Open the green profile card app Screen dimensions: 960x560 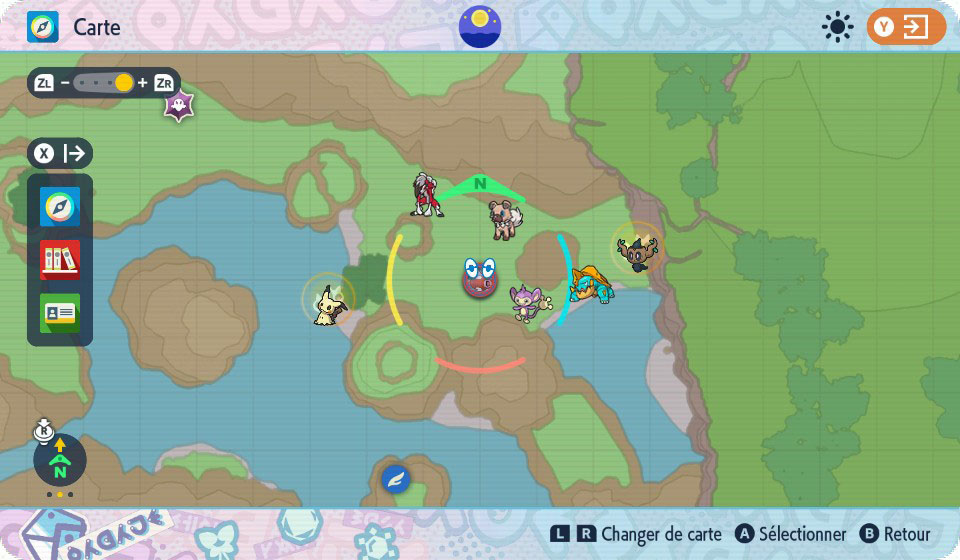pyautogui.click(x=60, y=313)
